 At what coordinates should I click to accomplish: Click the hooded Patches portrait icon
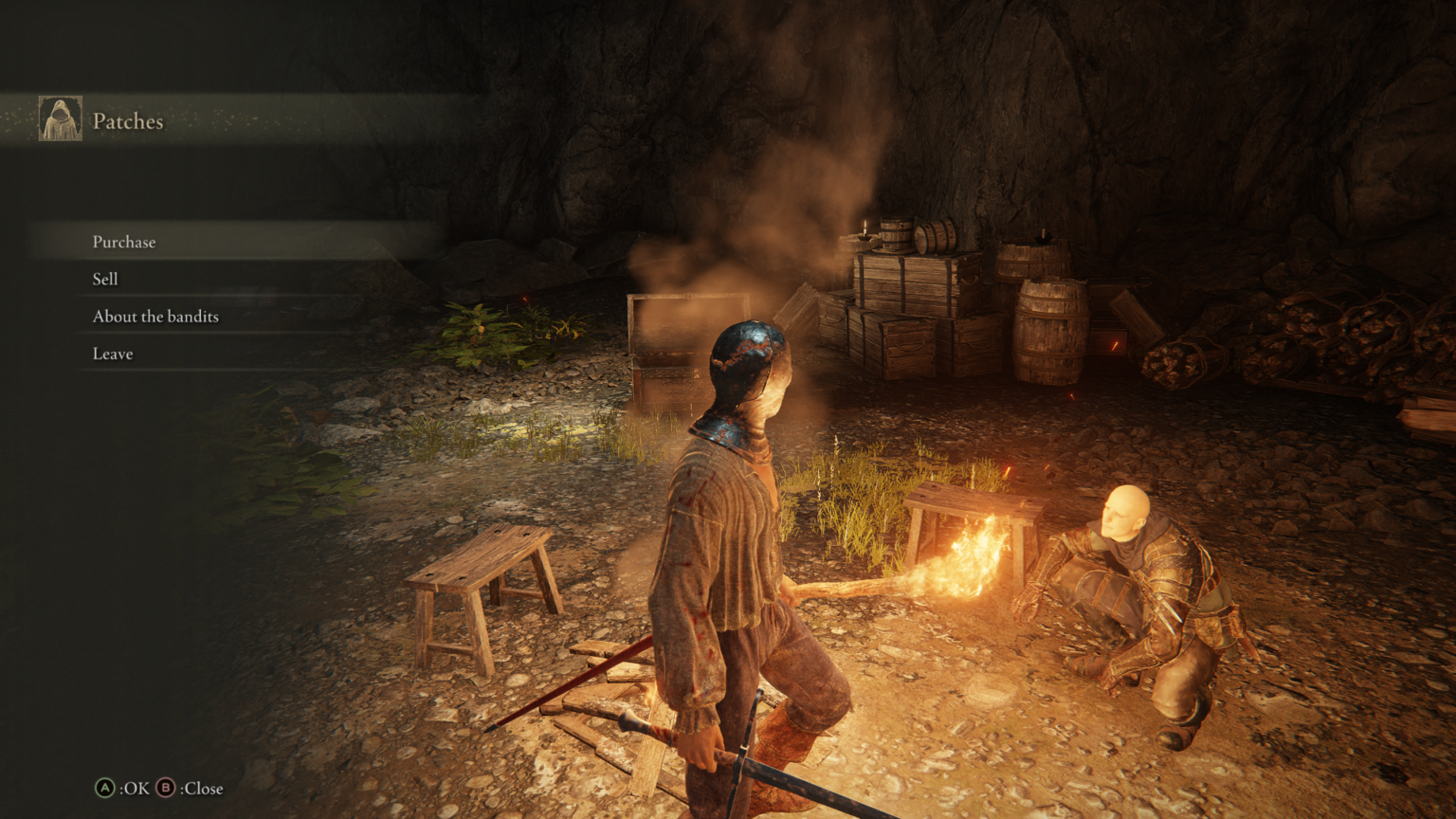pyautogui.click(x=59, y=117)
